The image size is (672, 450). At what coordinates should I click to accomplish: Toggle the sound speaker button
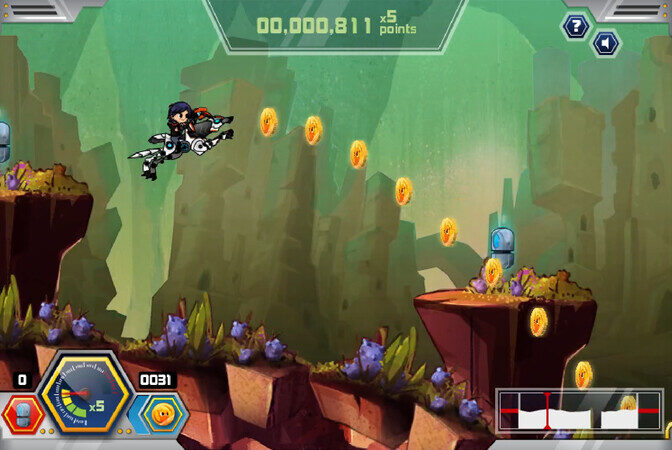click(605, 44)
